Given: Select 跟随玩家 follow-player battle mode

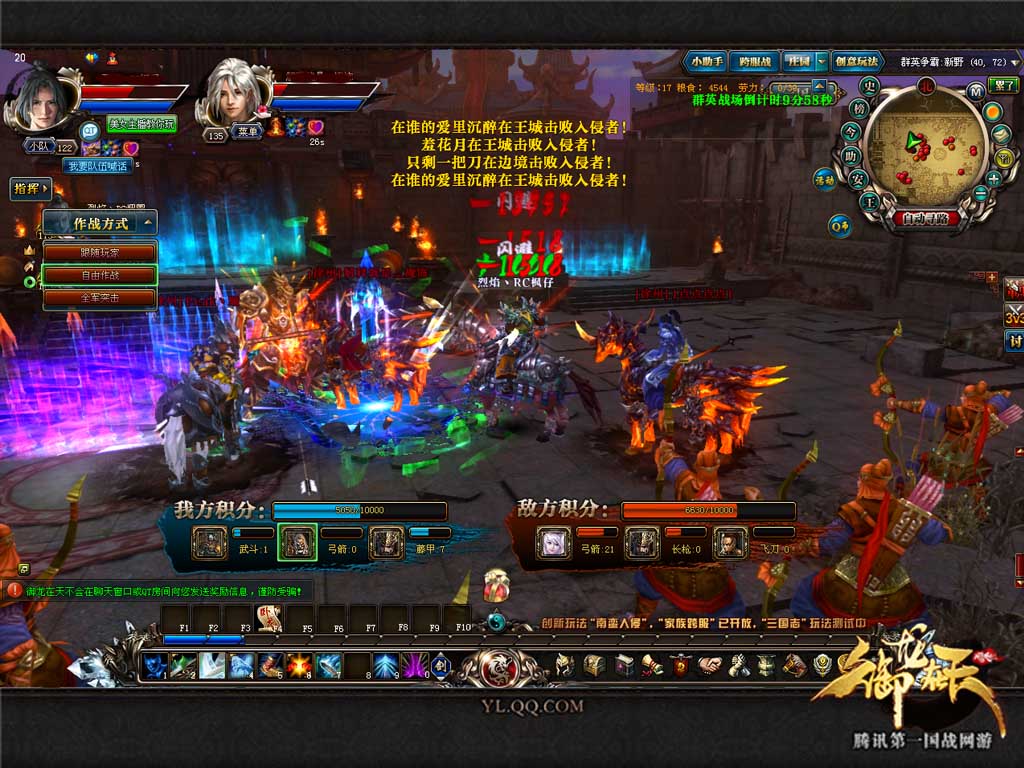Looking at the screenshot, I should click(99, 252).
